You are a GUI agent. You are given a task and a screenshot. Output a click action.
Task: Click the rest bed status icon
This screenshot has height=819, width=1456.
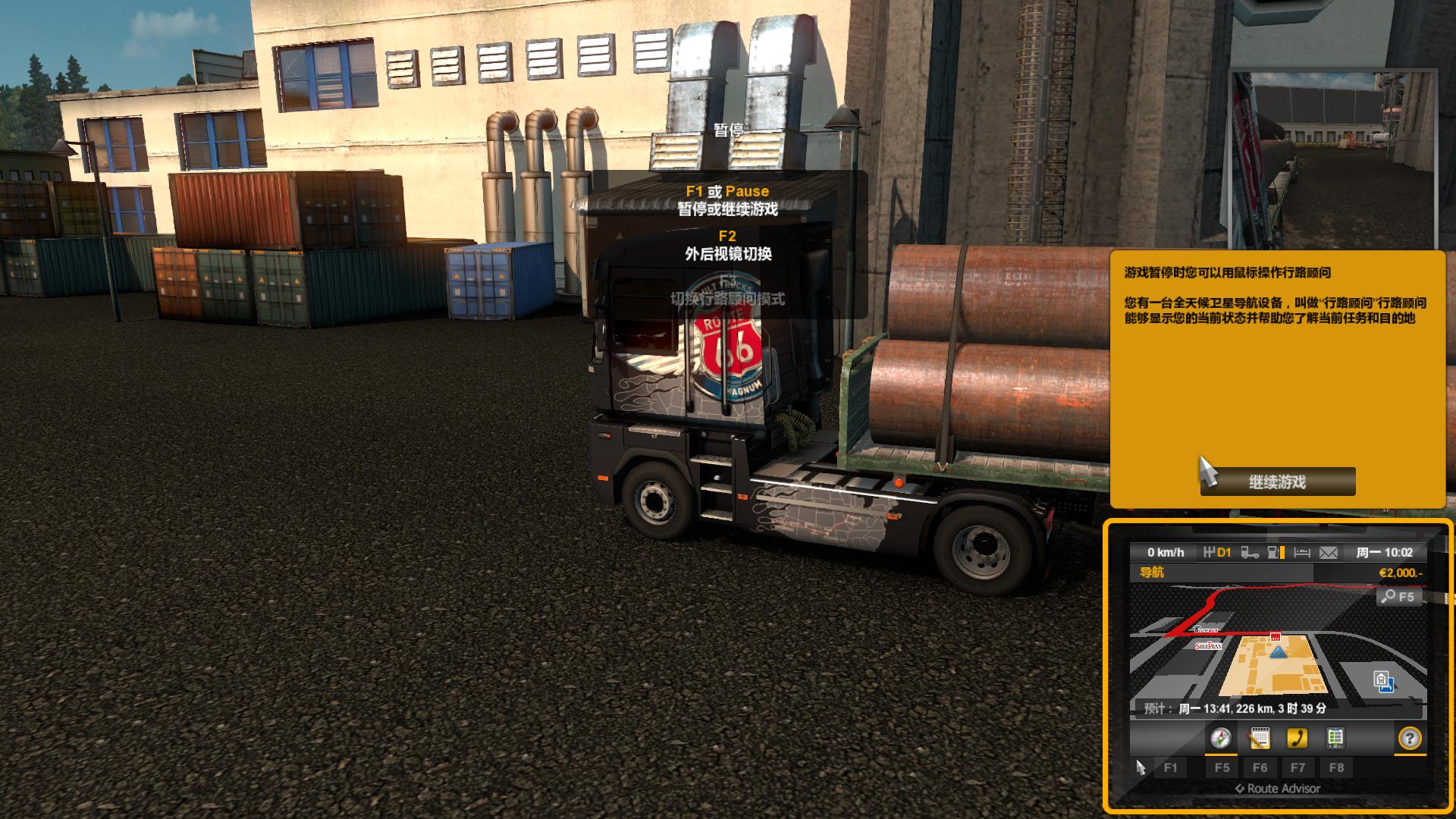1301,554
